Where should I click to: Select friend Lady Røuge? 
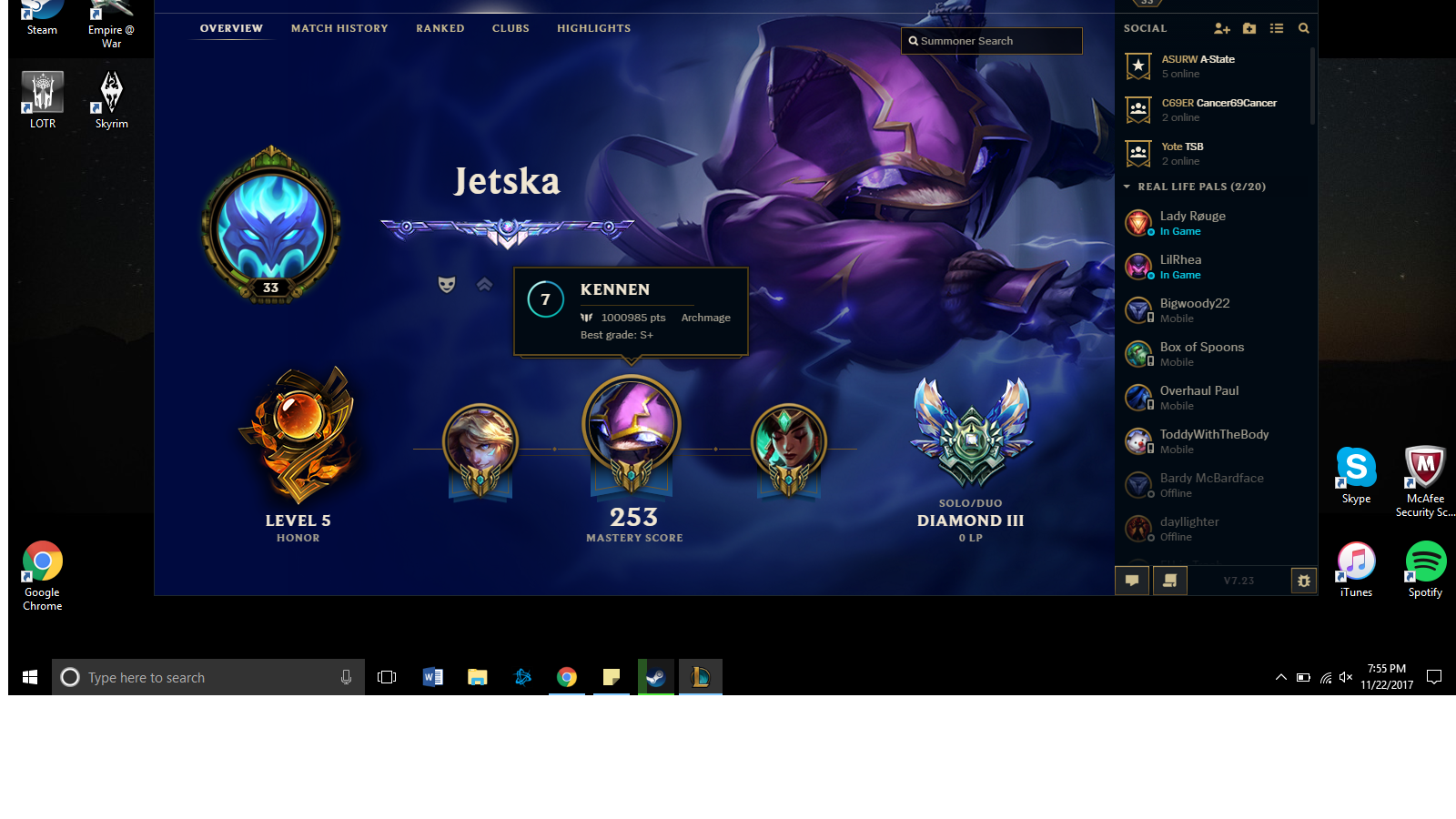pyautogui.click(x=1192, y=223)
